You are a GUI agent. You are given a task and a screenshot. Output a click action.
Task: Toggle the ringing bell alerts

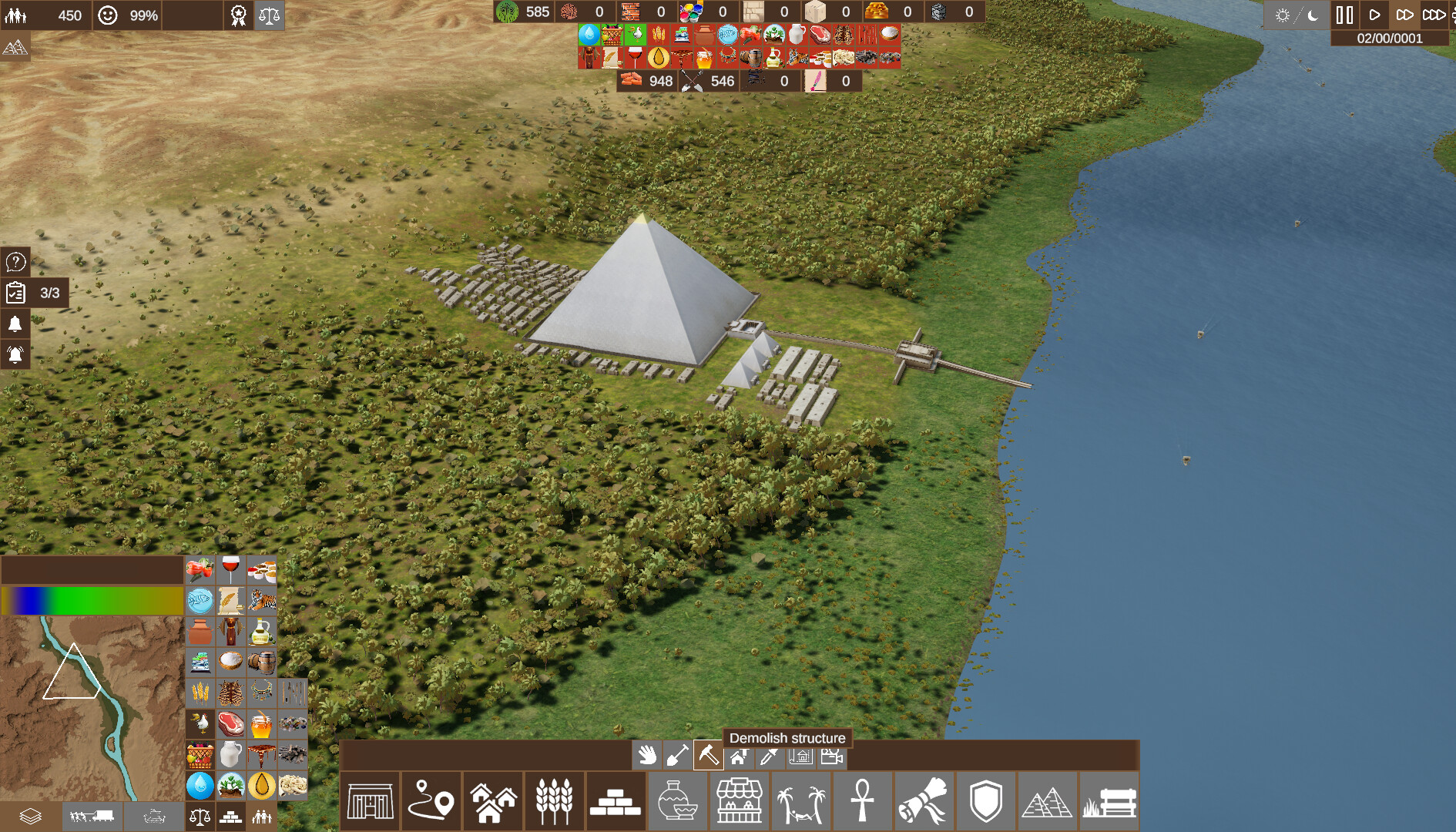click(x=17, y=355)
